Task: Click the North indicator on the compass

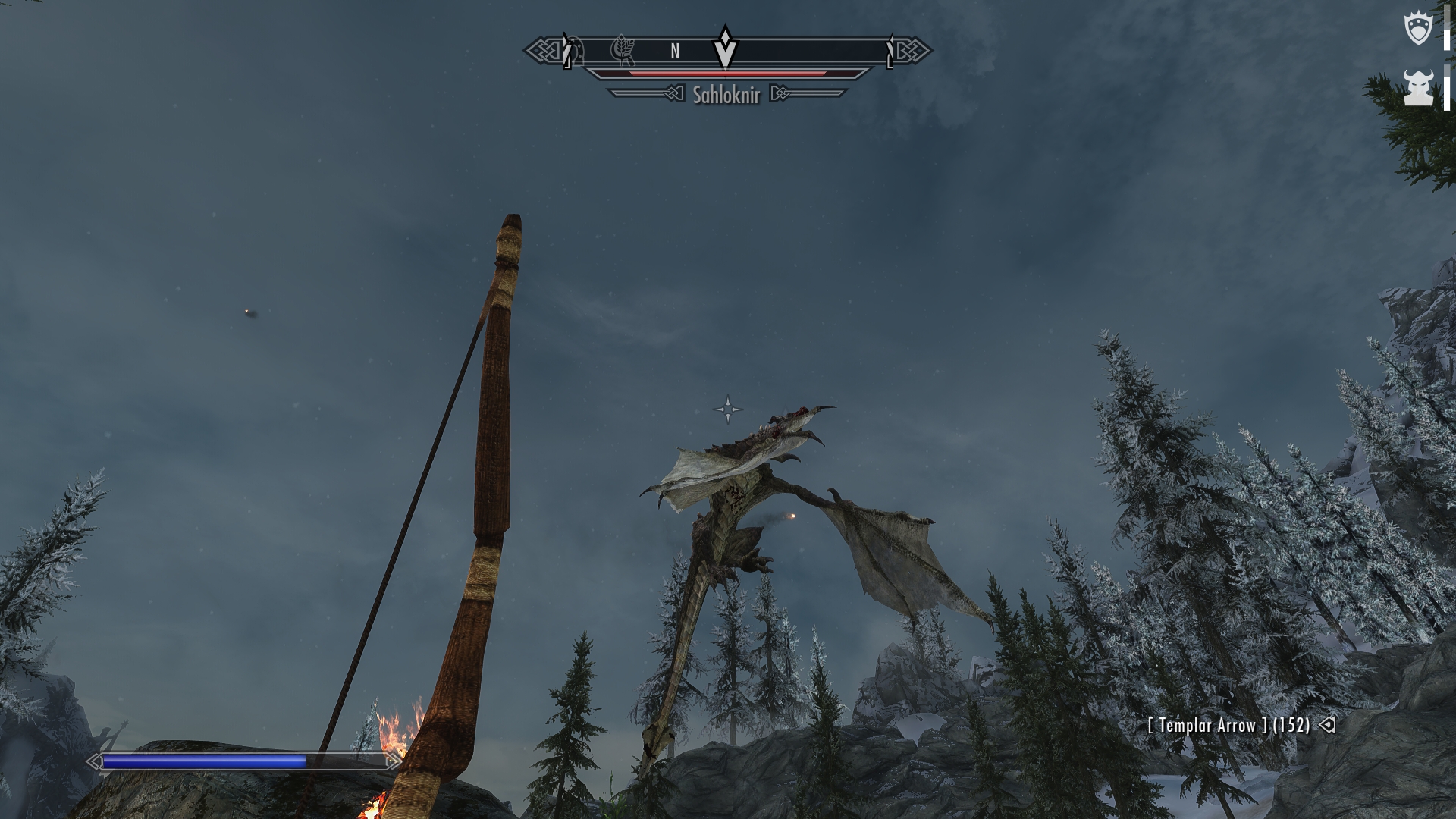Action: [675, 51]
